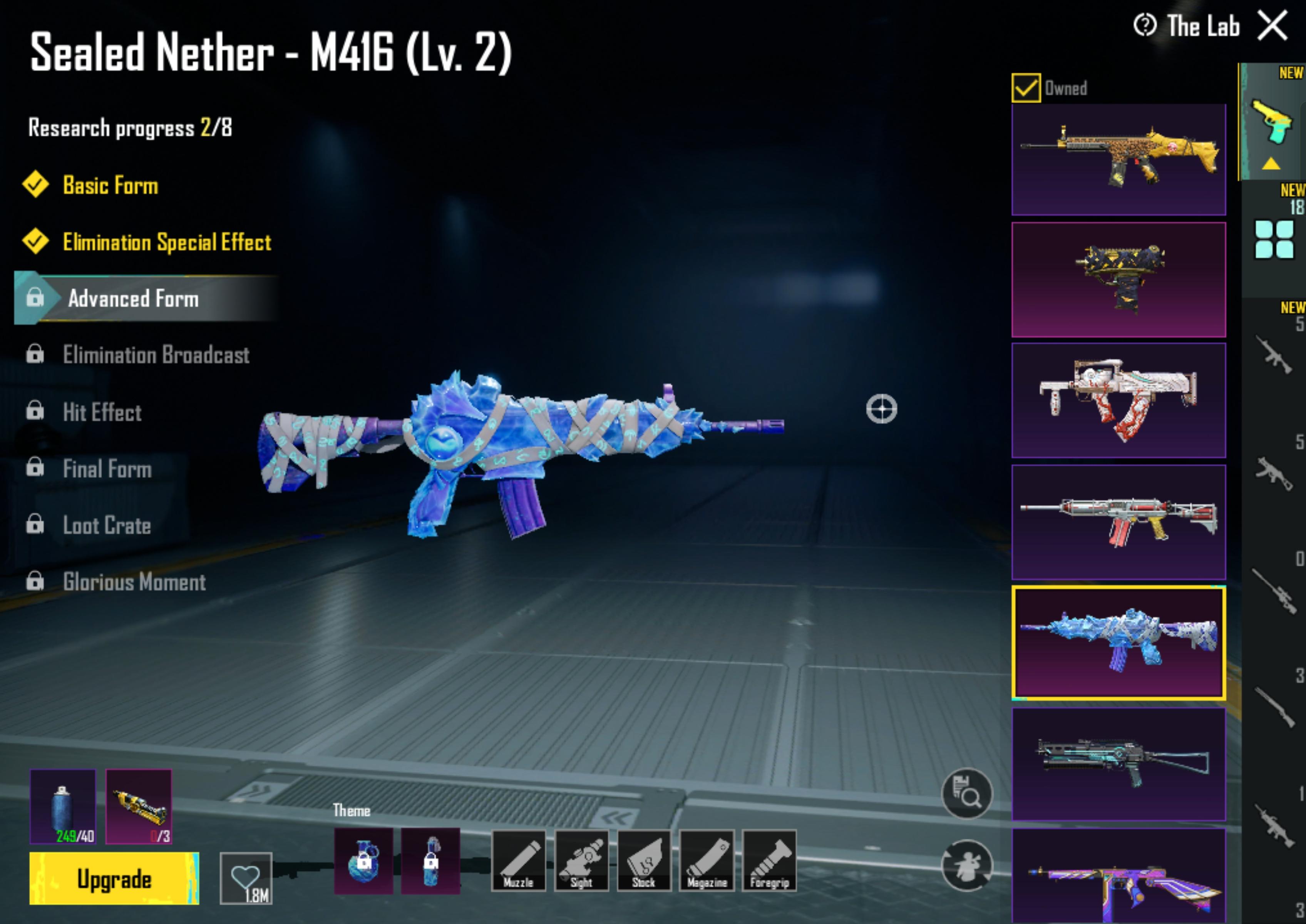Screen dimensions: 1306x924
Task: Select the Glorious Moment stage
Action: point(134,581)
